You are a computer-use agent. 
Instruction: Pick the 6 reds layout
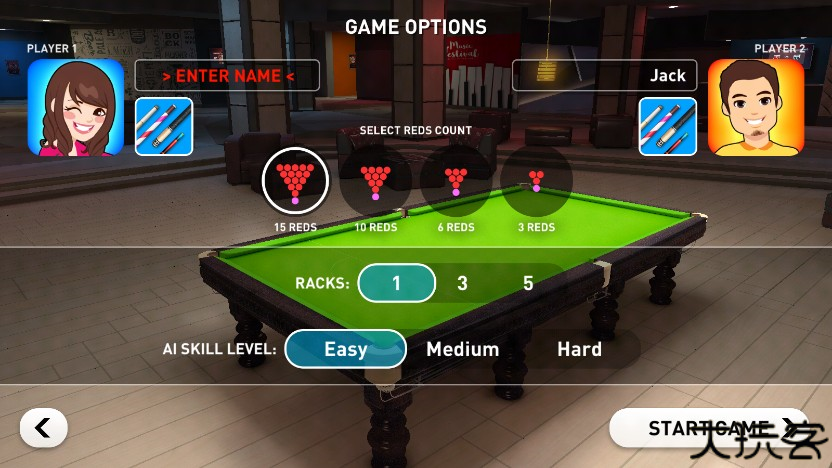(456, 182)
